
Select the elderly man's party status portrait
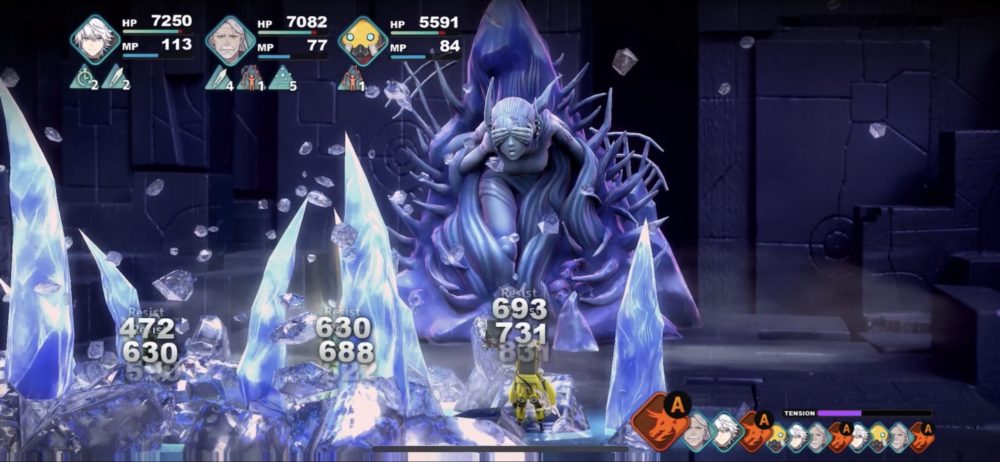tap(230, 39)
